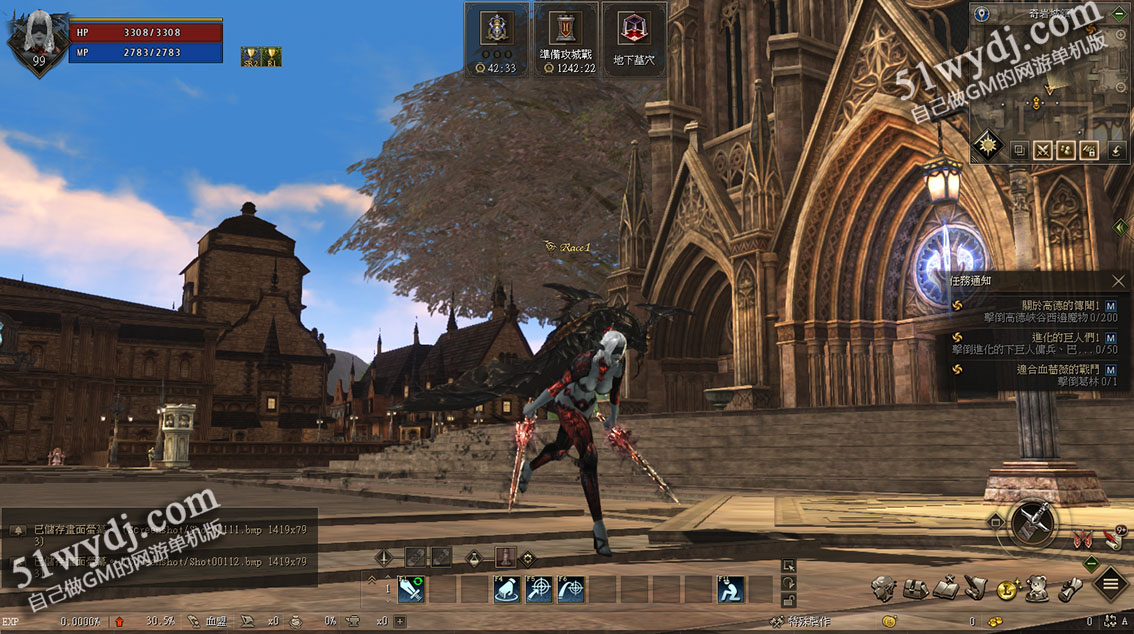The width and height of the screenshot is (1134, 634).
Task: Use the hand pick-up skill
Action: [508, 590]
